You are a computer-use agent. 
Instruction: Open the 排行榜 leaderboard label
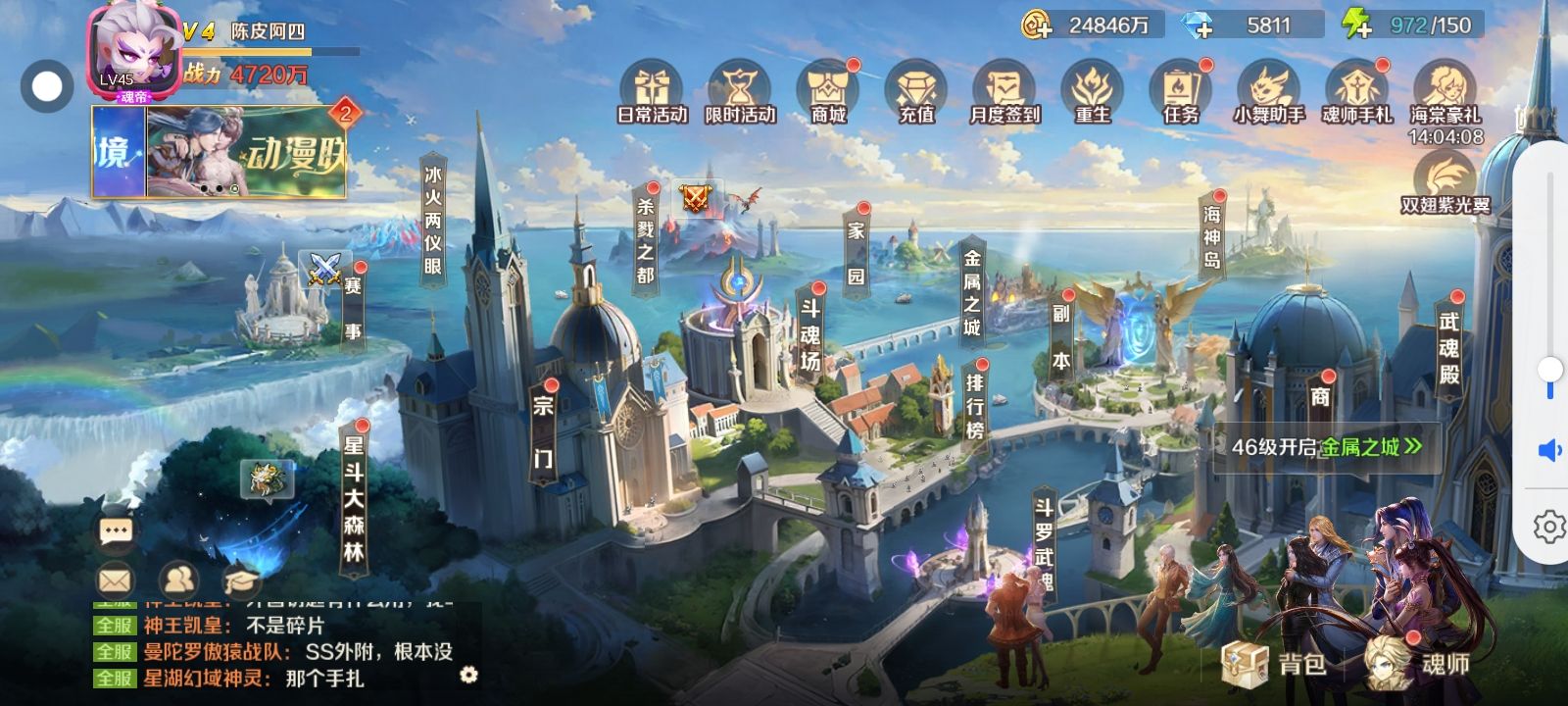point(975,405)
